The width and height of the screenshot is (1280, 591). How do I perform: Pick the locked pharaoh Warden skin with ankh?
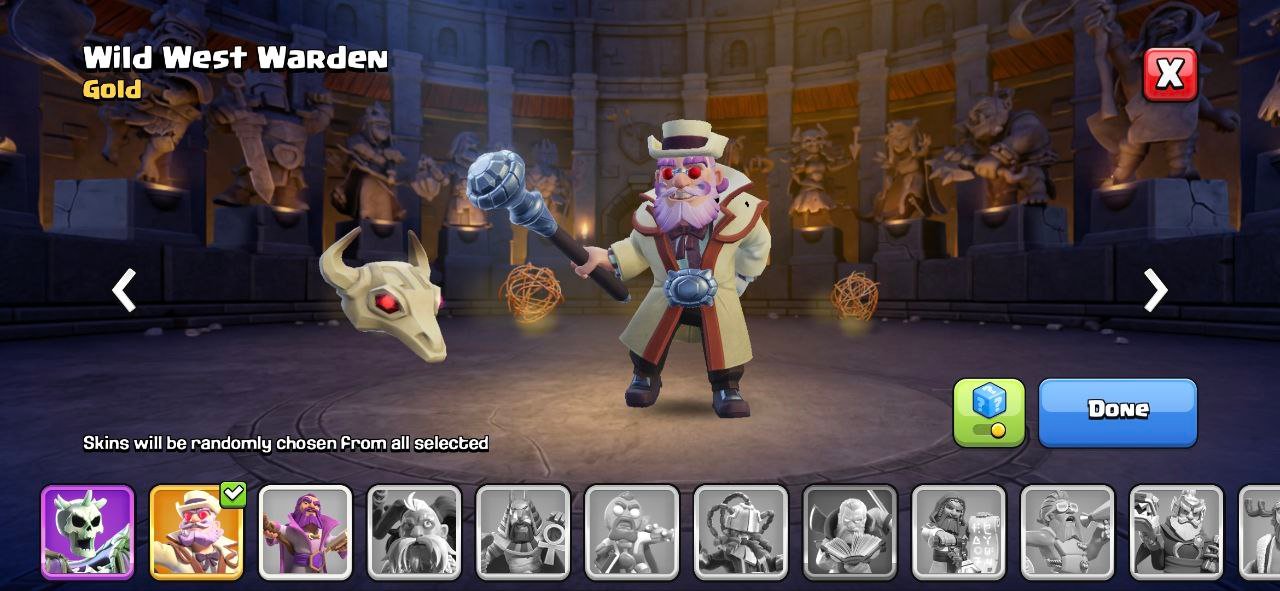(523, 532)
